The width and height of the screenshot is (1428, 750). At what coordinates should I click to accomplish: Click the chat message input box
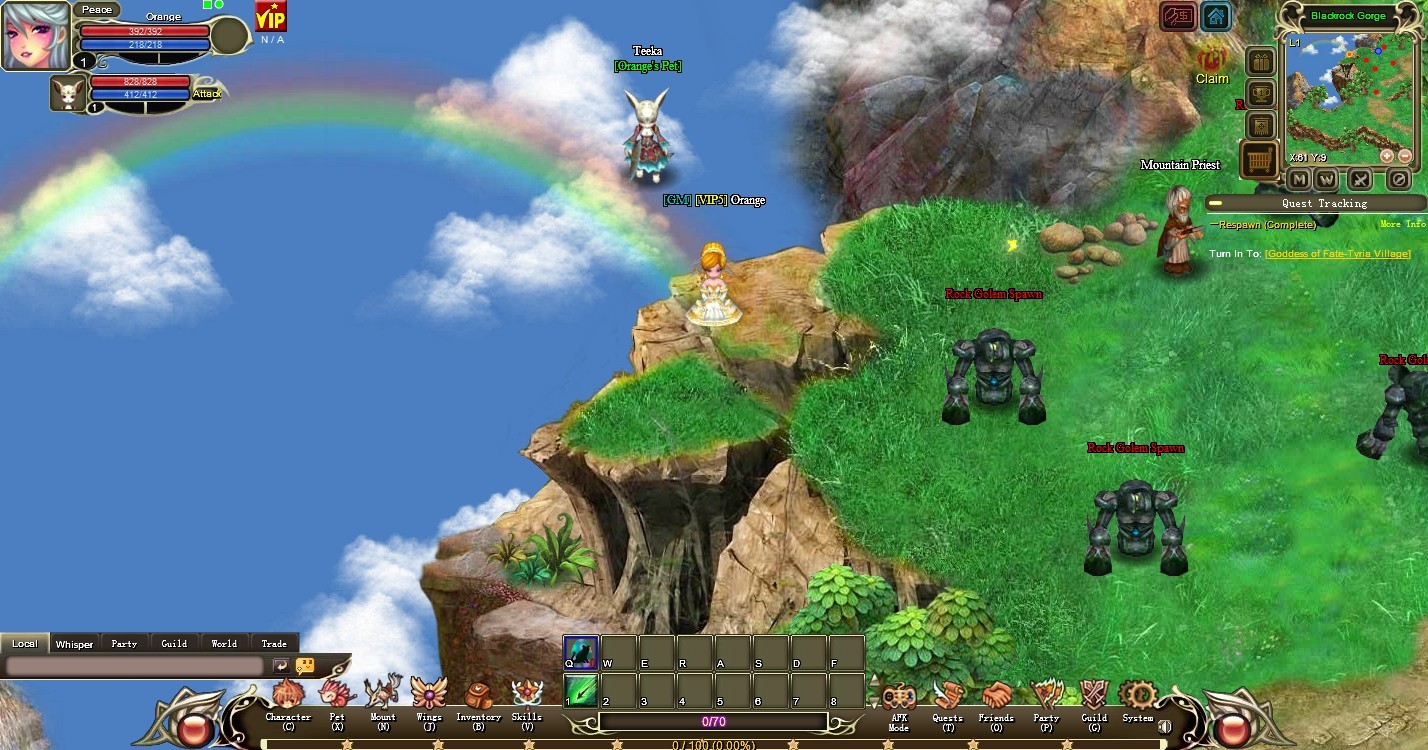click(x=135, y=666)
